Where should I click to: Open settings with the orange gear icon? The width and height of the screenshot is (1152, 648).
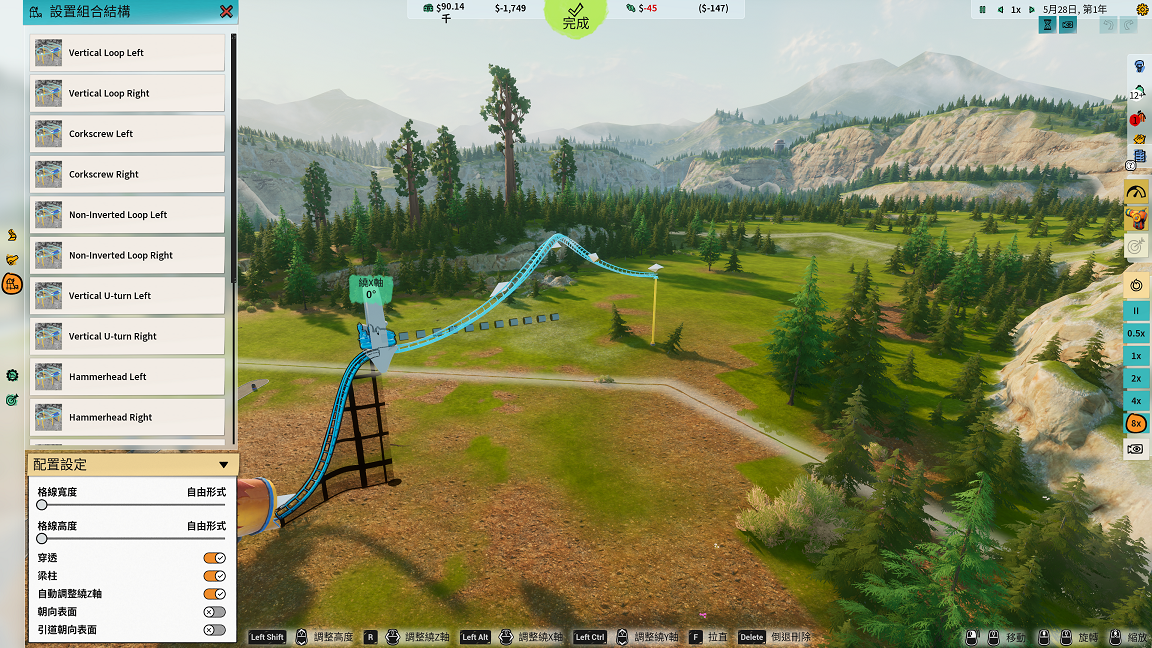click(x=1142, y=9)
